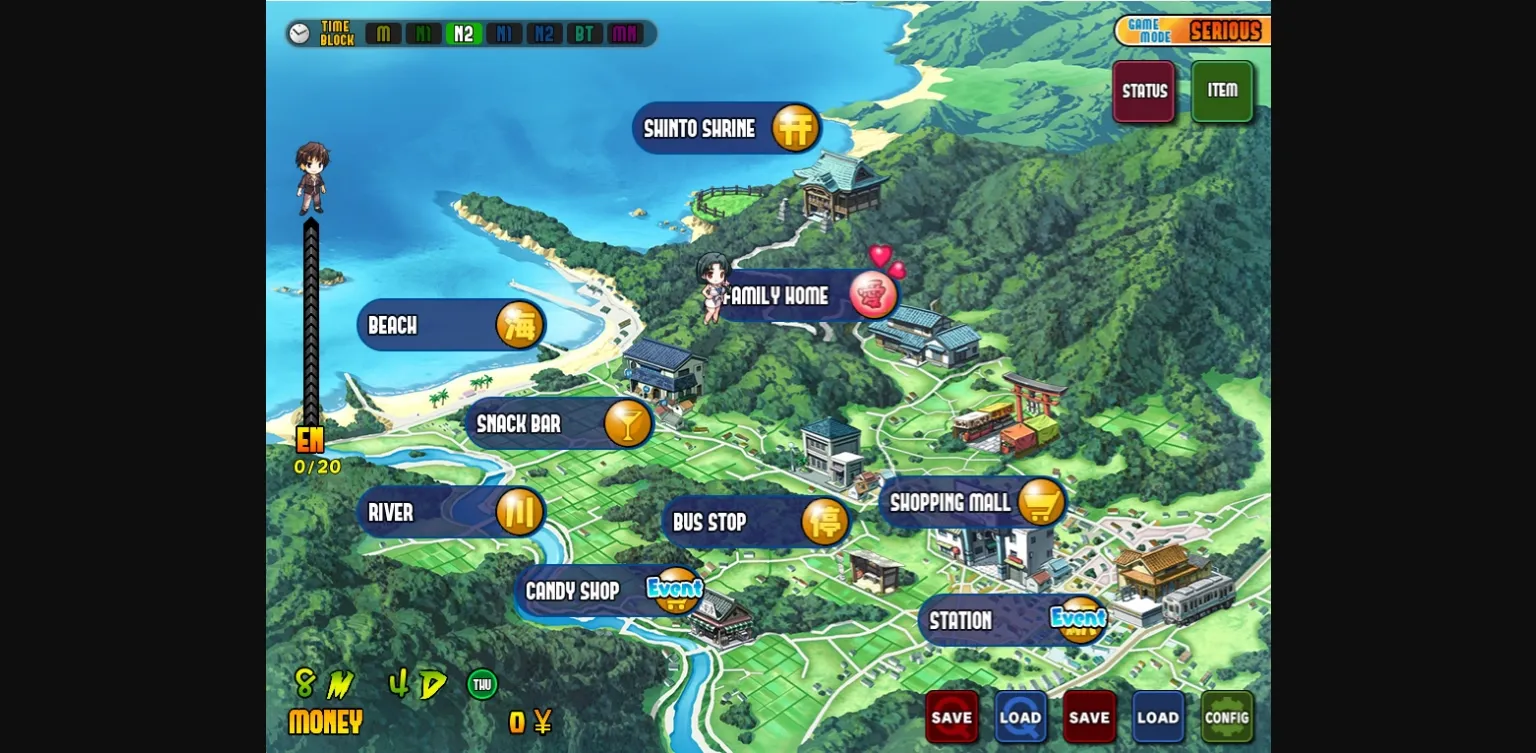Click the blue quick Load button with Q
The image size is (1536, 753).
(1020, 717)
